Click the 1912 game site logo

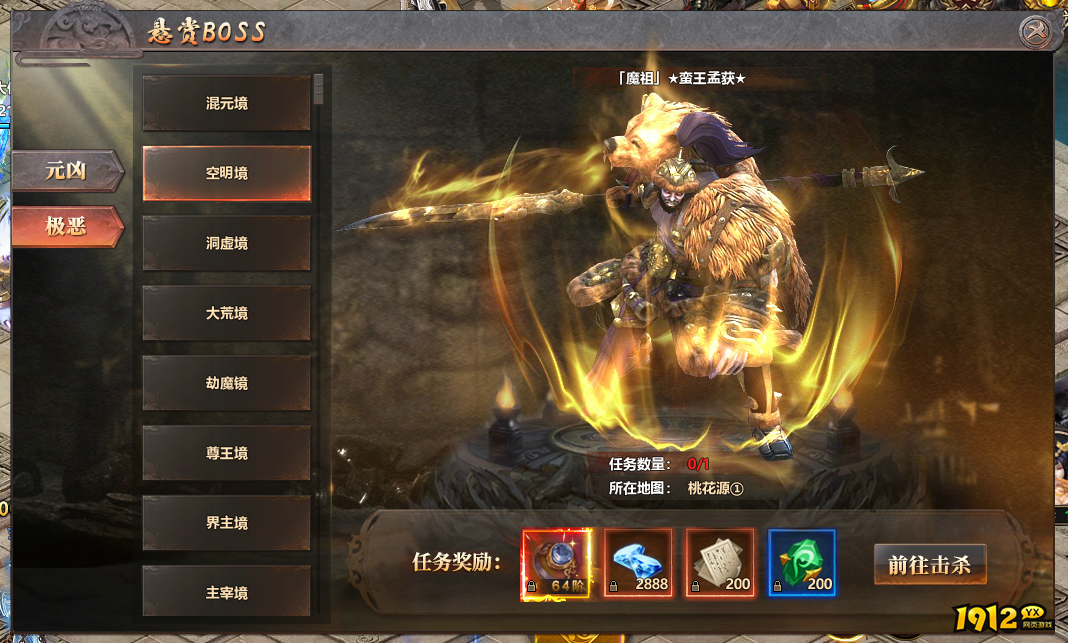pyautogui.click(x=998, y=618)
